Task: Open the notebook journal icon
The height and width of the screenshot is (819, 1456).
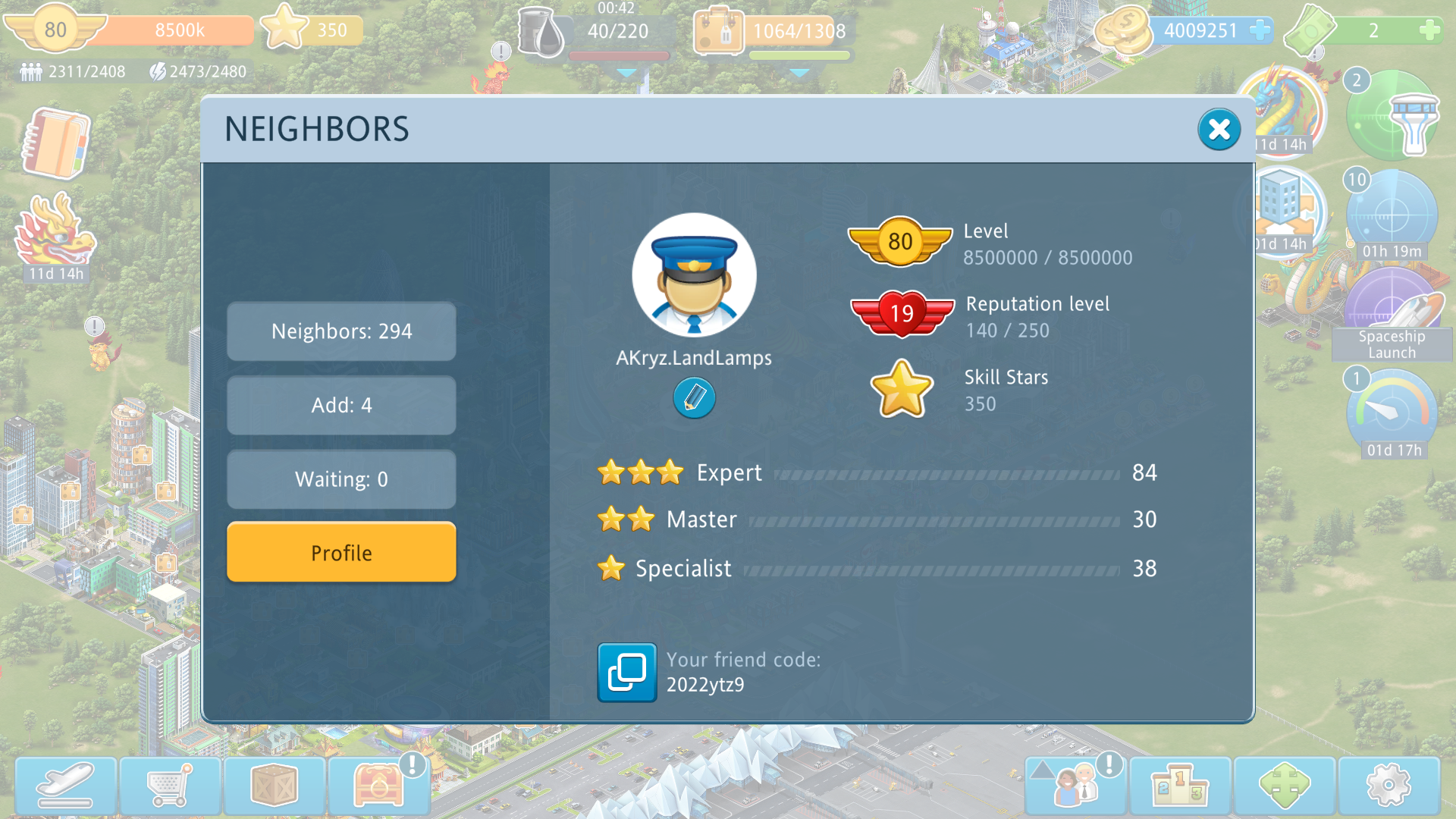Action: click(55, 143)
